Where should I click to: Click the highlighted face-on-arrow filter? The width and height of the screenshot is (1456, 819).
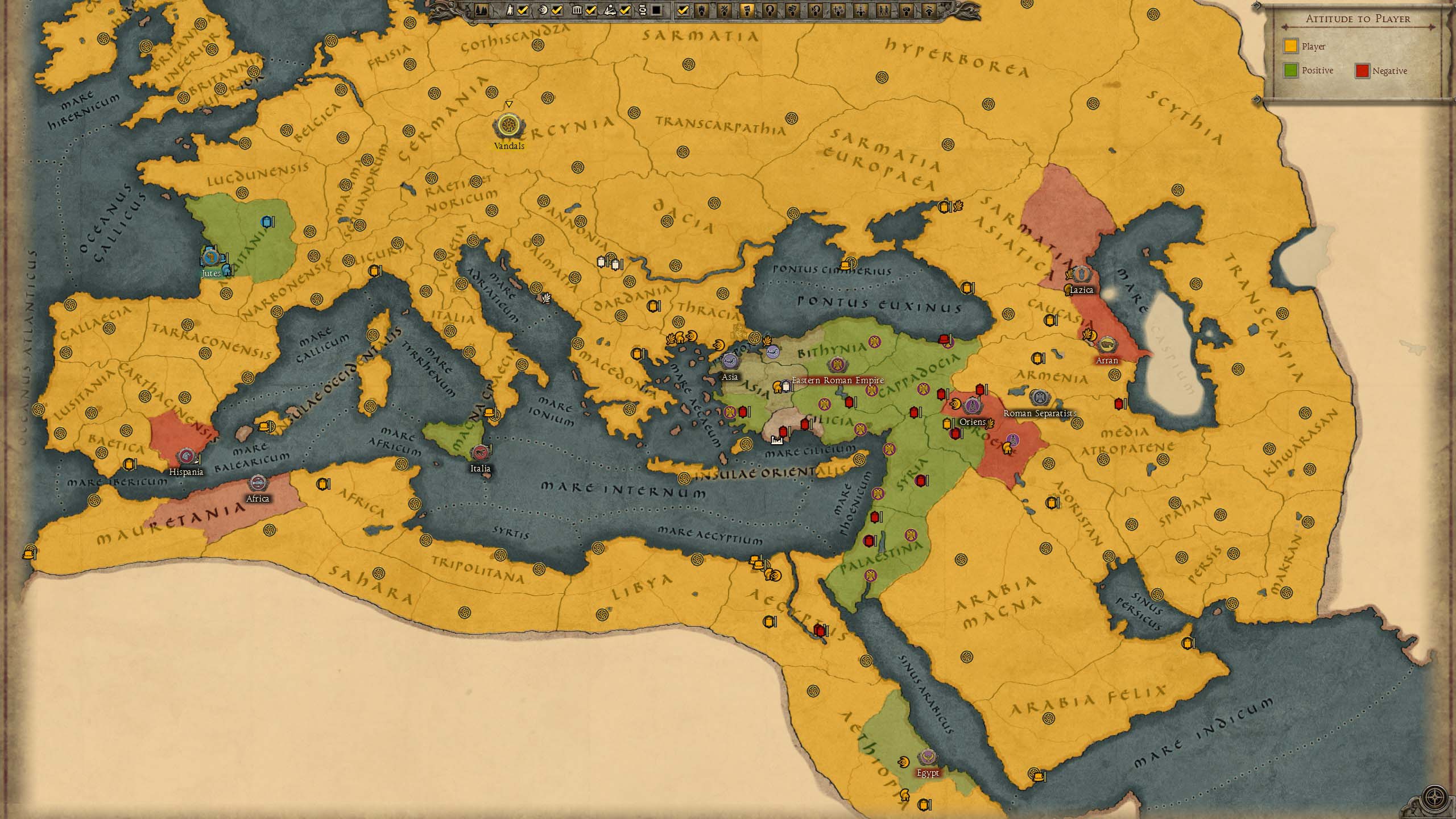coord(747,10)
